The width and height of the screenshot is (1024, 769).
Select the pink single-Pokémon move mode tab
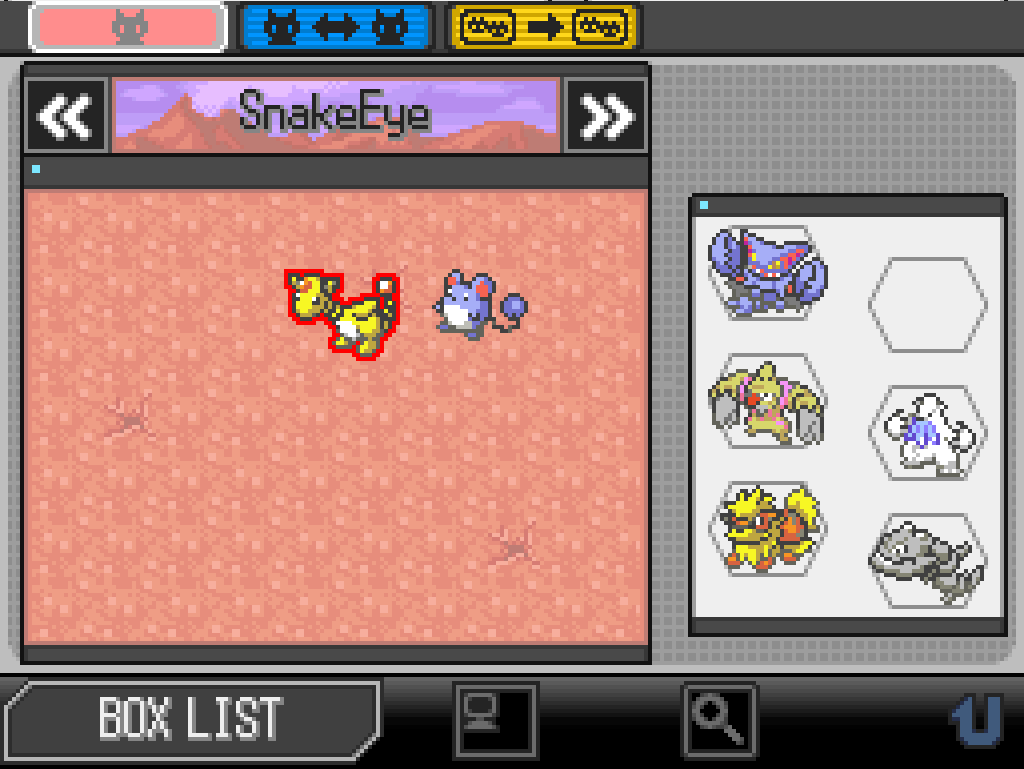coord(128,27)
